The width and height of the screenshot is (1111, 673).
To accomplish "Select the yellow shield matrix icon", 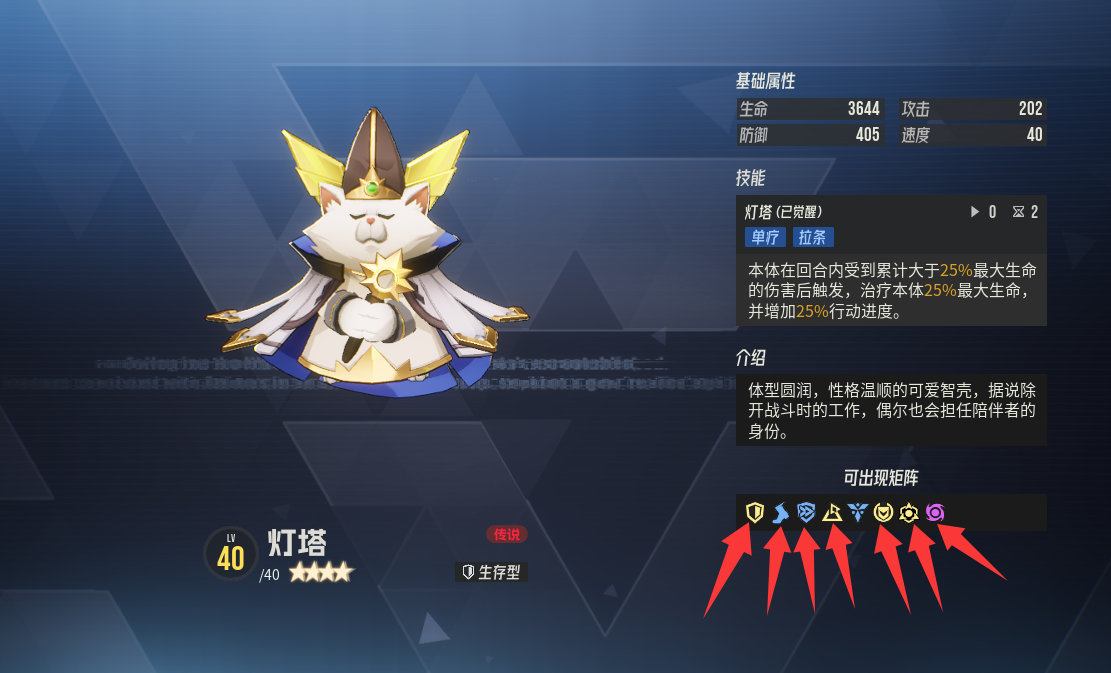I will tap(755, 513).
